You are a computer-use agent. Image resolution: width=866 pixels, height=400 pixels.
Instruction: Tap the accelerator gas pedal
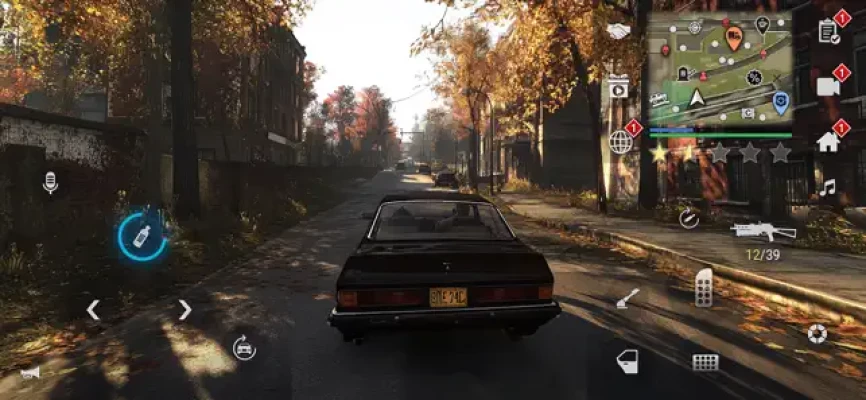click(704, 288)
